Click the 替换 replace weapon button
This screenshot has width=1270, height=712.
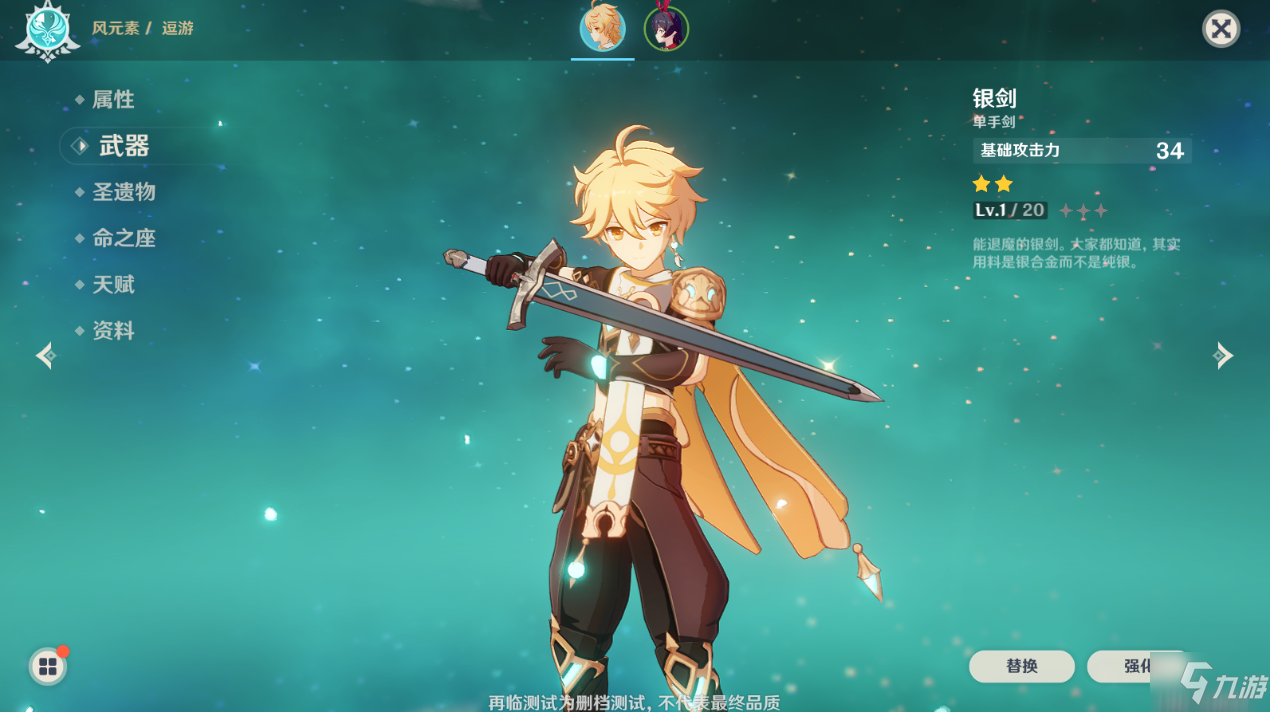pyautogui.click(x=1021, y=666)
